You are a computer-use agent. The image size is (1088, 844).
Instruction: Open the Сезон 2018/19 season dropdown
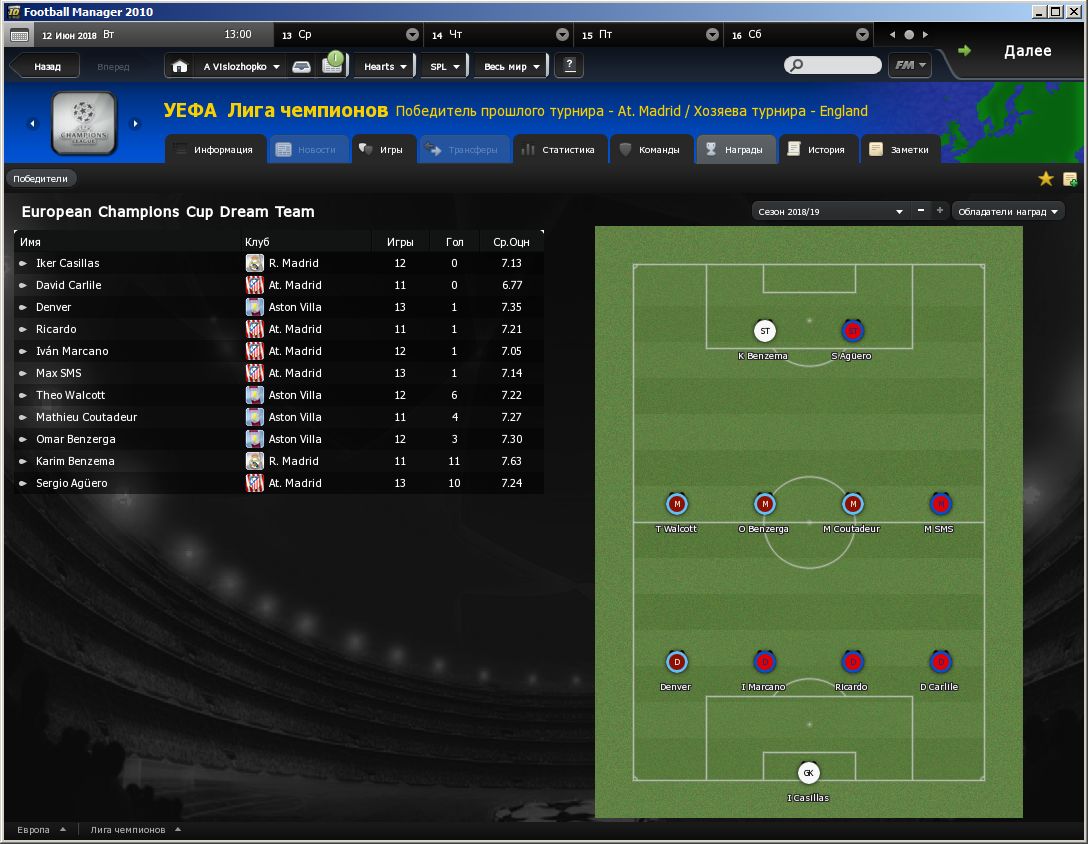pyautogui.click(x=829, y=212)
